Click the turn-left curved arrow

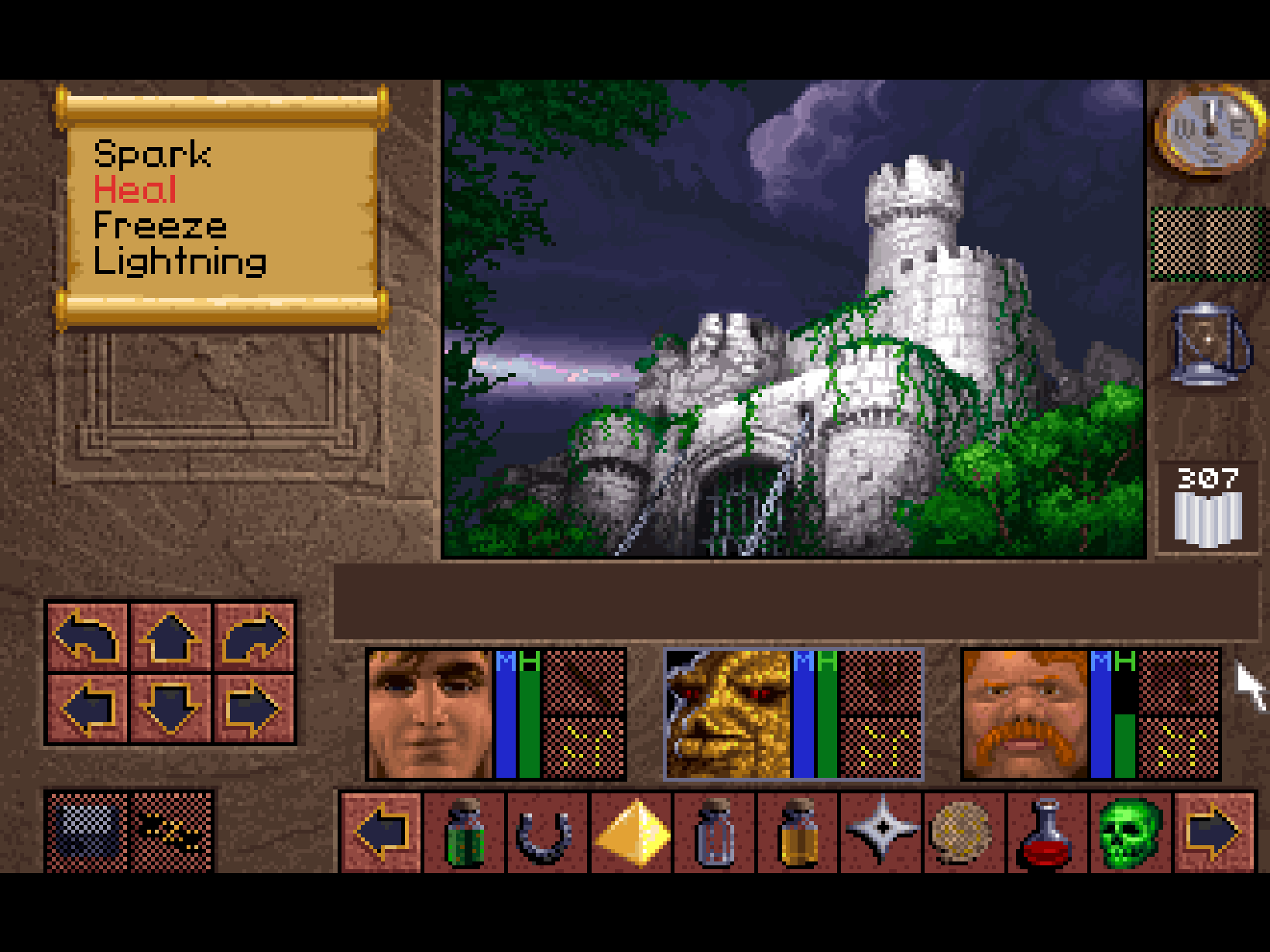87,636
